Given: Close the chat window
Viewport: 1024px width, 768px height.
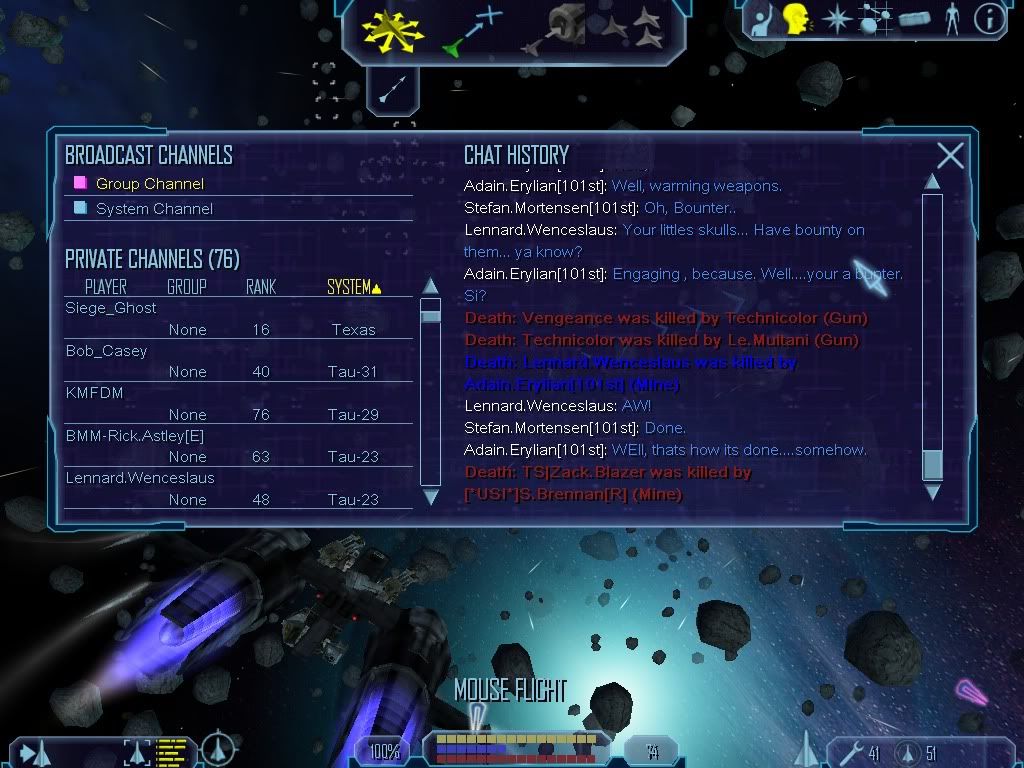Looking at the screenshot, I should tap(950, 156).
